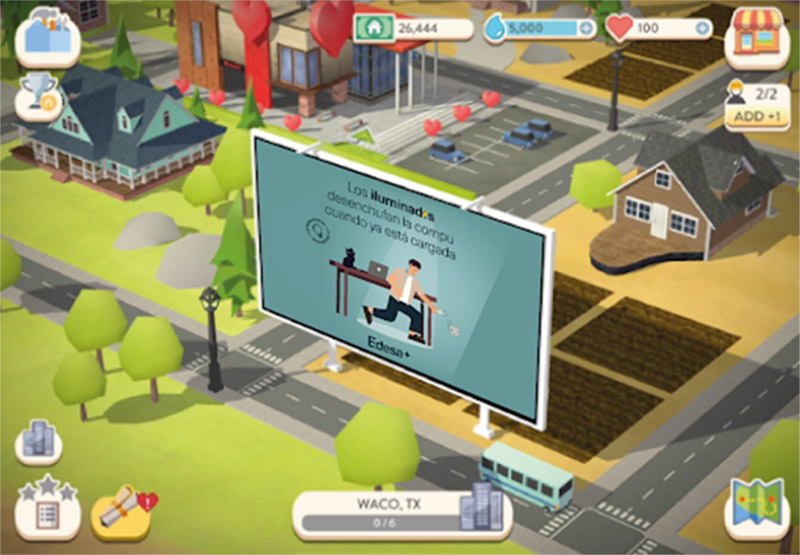The height and width of the screenshot is (555, 800).
Task: Open the toolbox build menu
Action: [47, 35]
